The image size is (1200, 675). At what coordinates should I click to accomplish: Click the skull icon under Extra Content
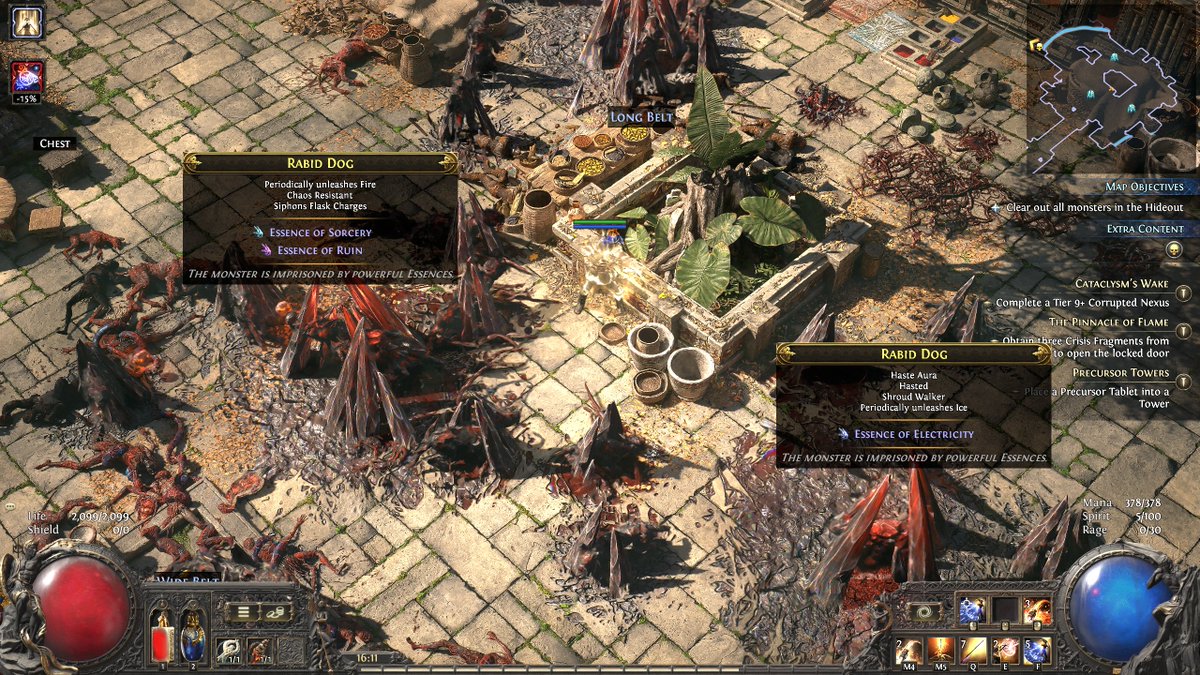click(1174, 249)
